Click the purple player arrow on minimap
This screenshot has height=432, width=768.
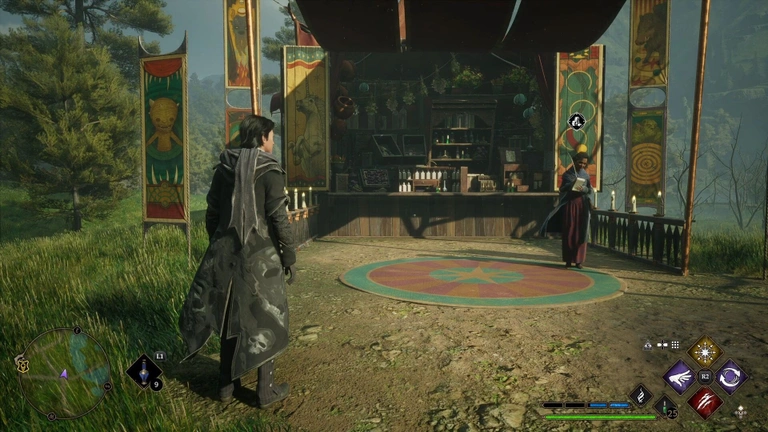point(64,374)
